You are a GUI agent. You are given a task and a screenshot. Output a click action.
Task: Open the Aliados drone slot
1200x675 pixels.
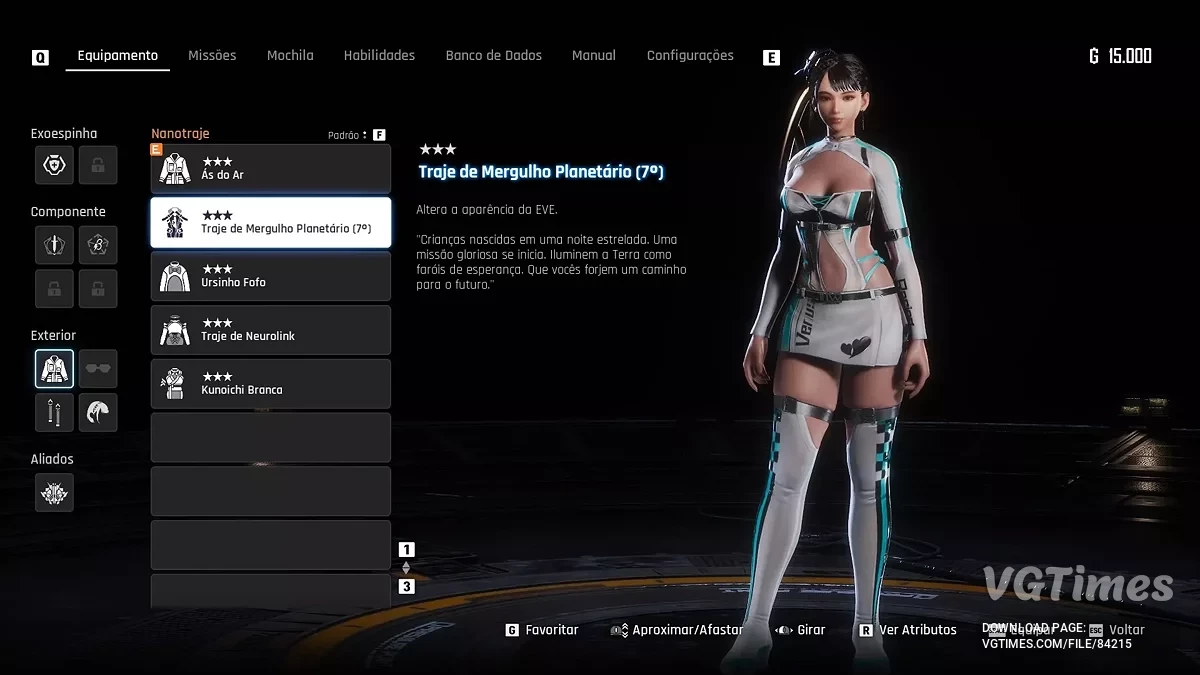coord(54,492)
